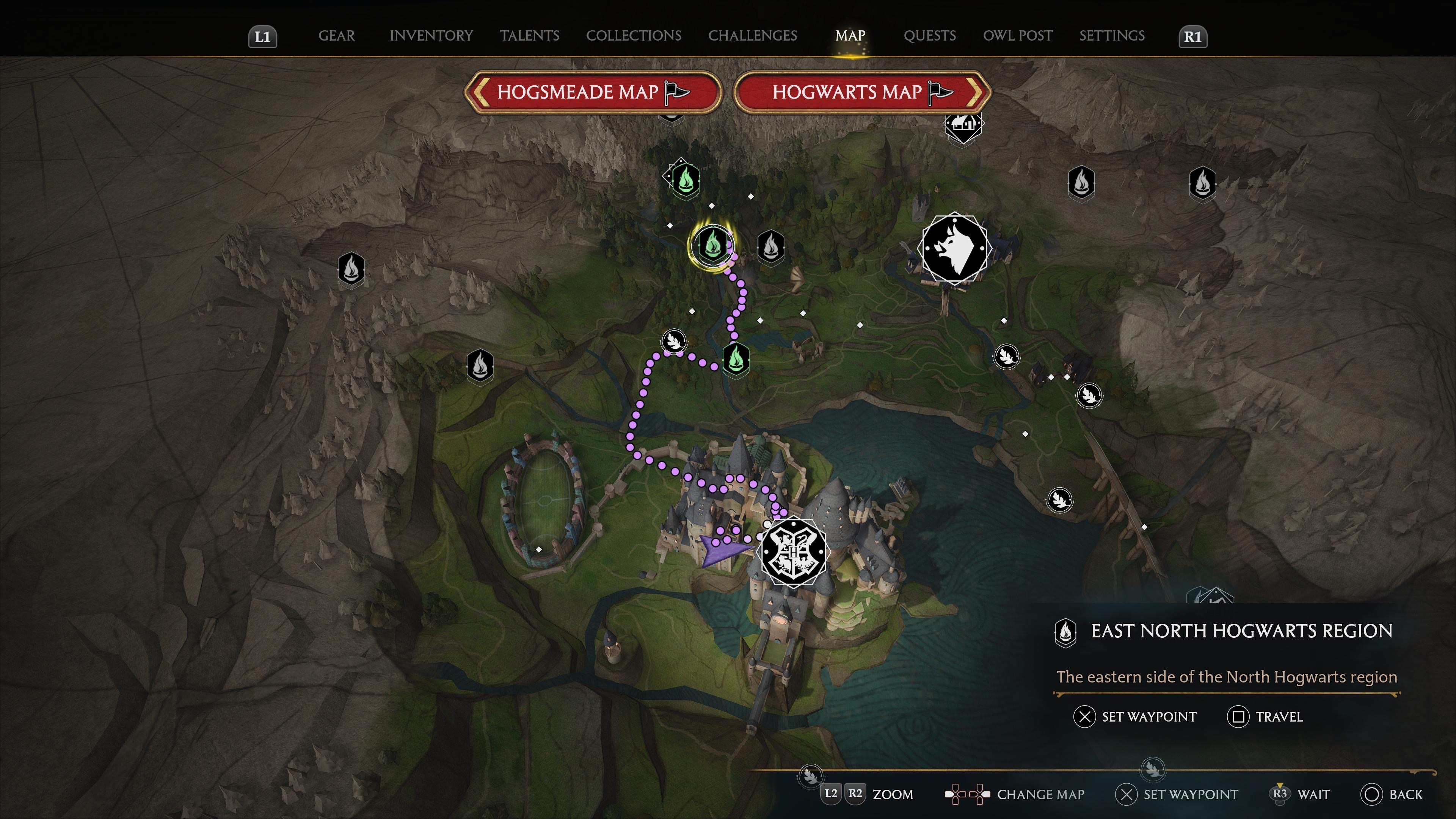
Task: Click the undiscovered Floo Flame right of the highlighted one
Action: (x=772, y=247)
